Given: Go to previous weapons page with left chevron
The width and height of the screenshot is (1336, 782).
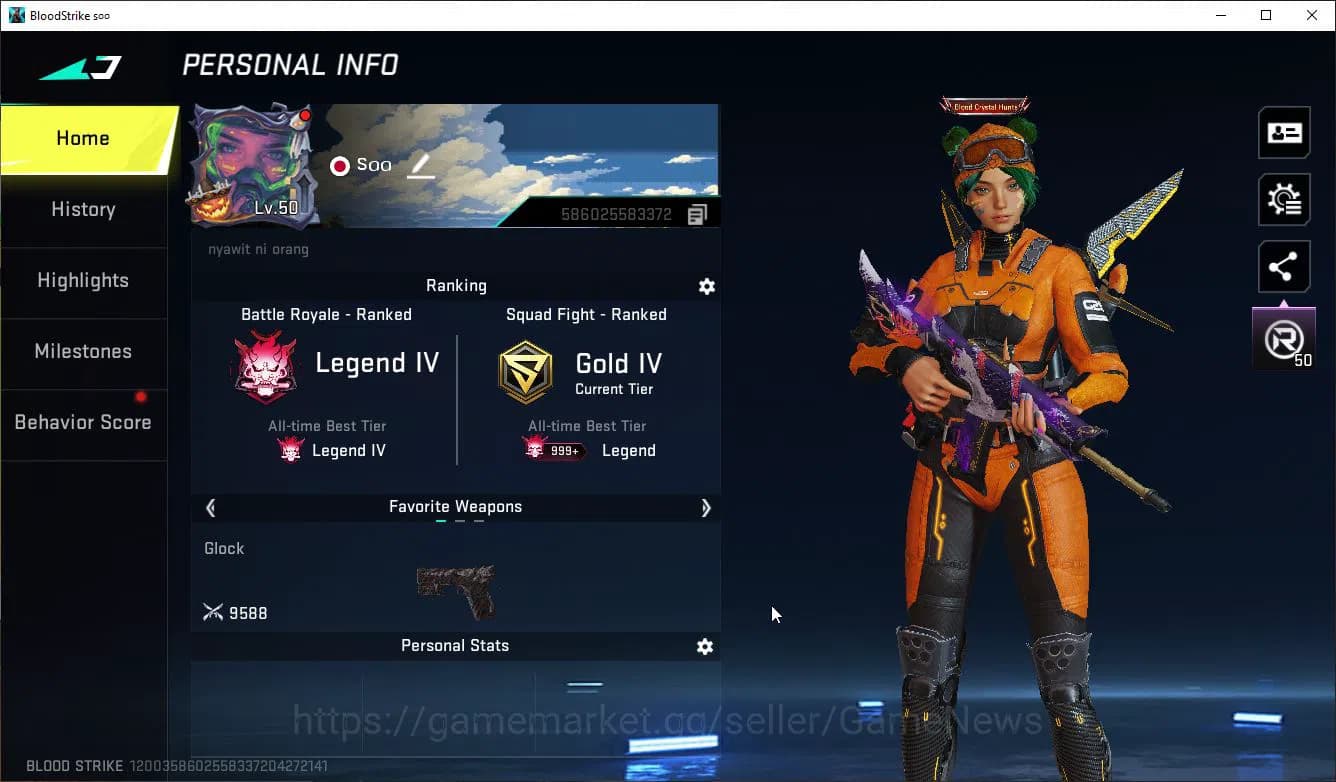Looking at the screenshot, I should pos(210,508).
